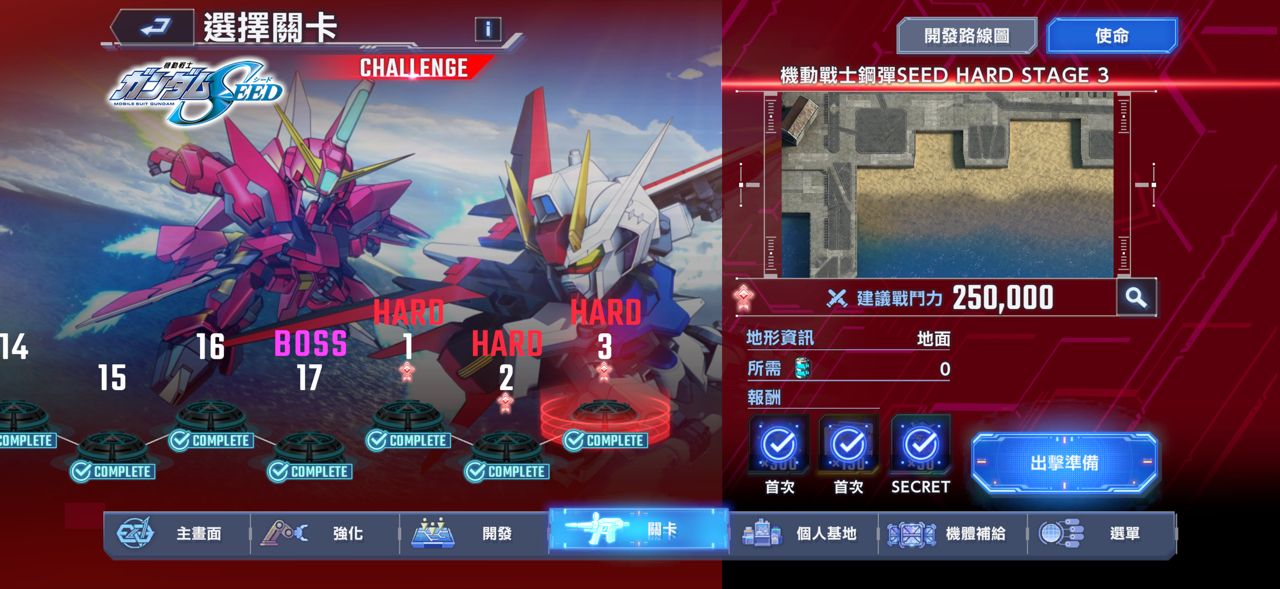
Task: Open the 開發路線圖 development roadmap
Action: [966, 36]
